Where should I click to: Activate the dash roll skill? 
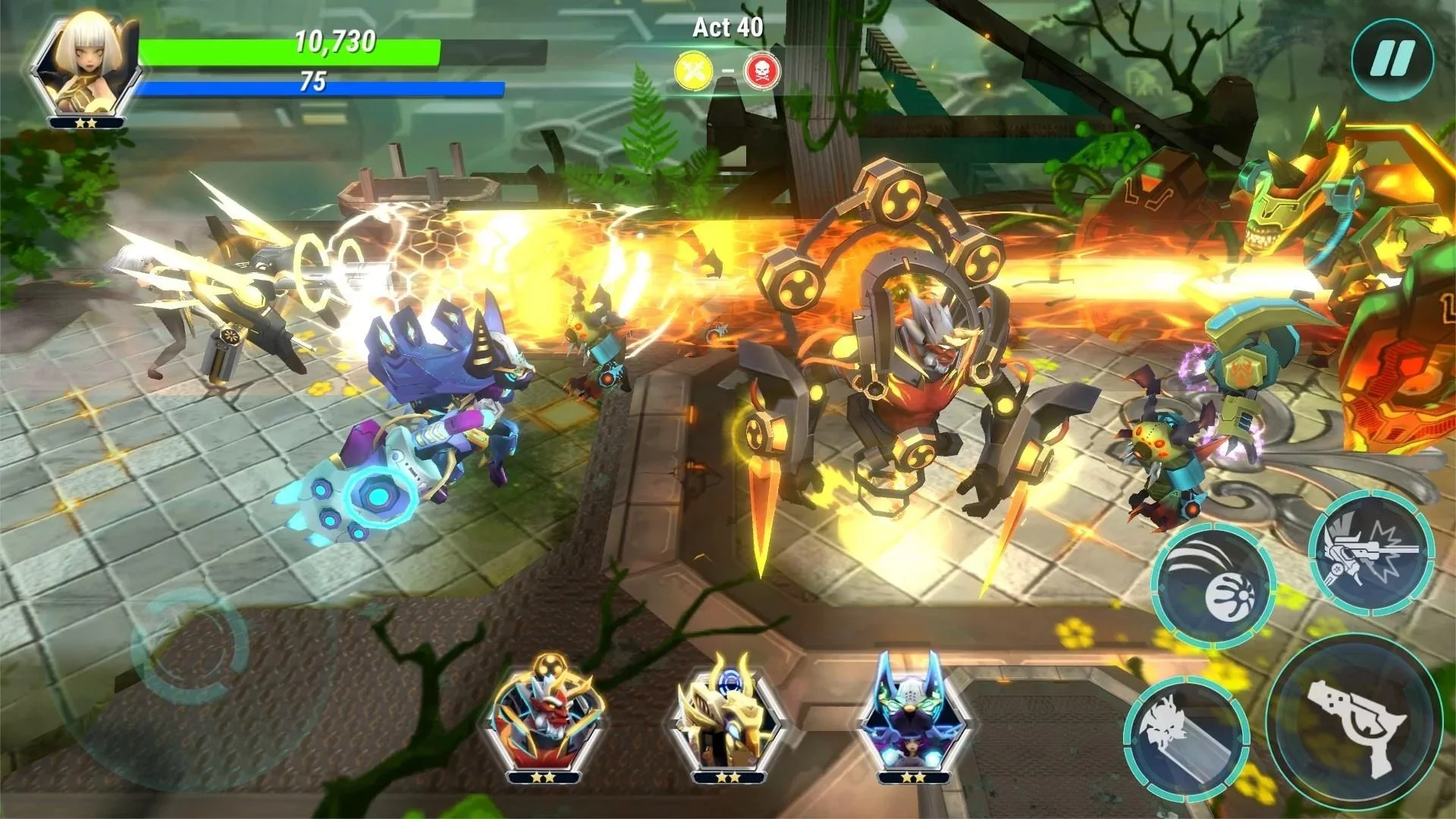pyautogui.click(x=1213, y=585)
